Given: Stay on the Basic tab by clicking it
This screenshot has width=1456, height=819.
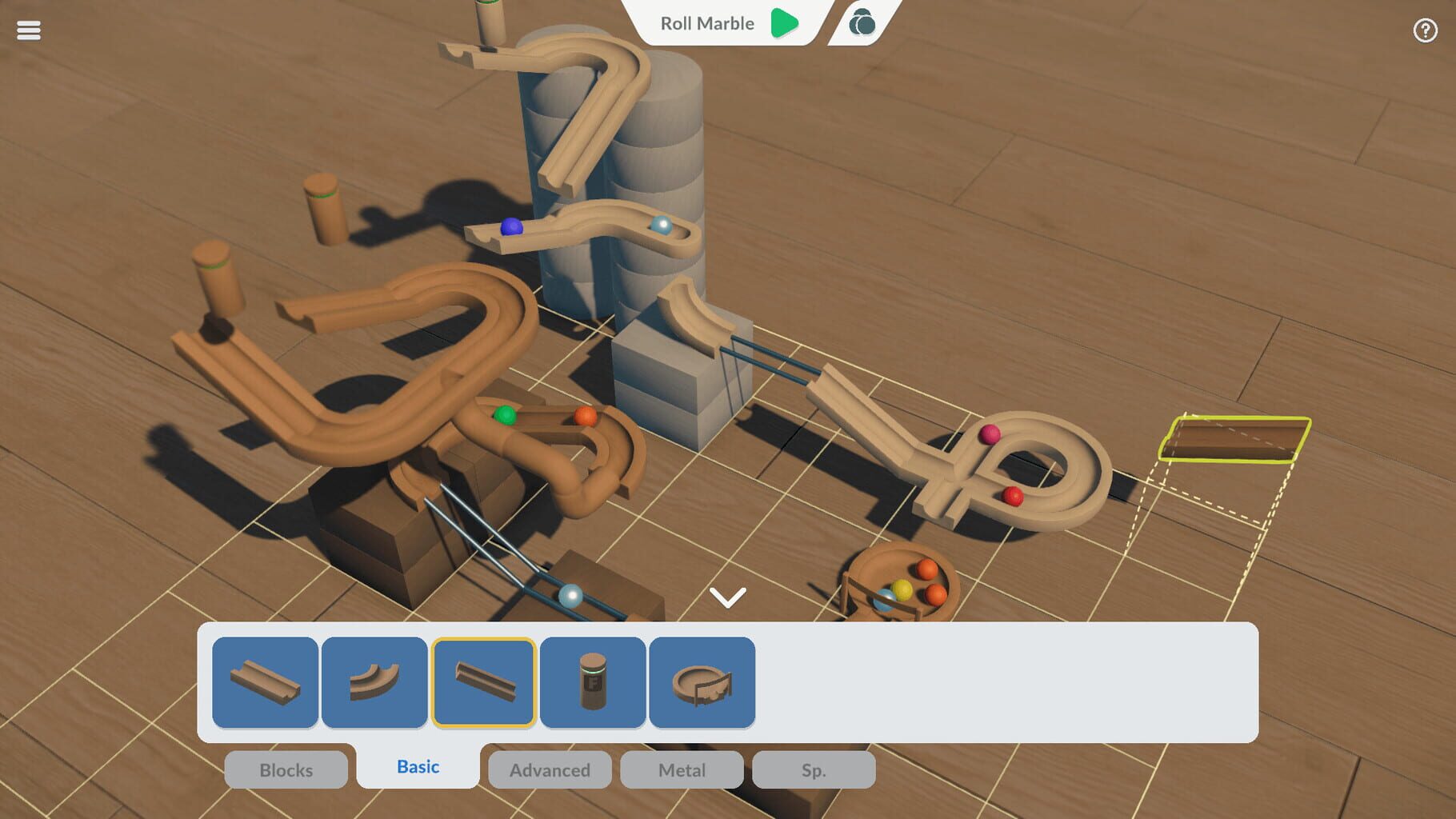Looking at the screenshot, I should click(x=417, y=765).
